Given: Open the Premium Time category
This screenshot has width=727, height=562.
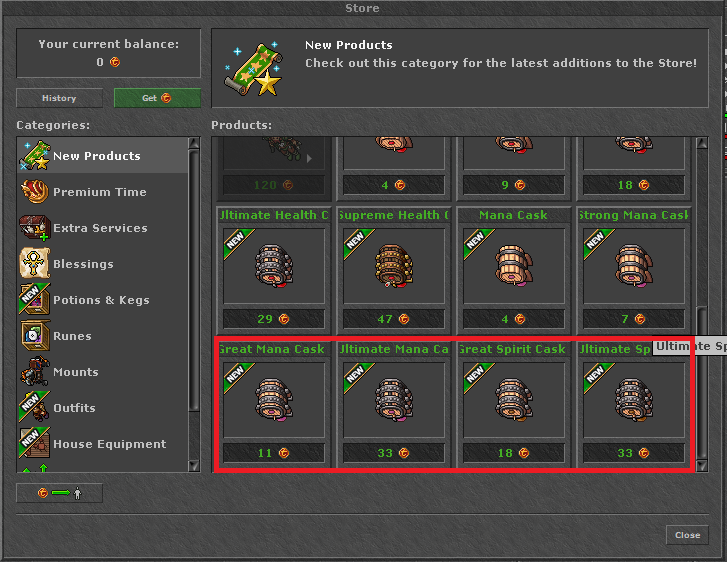Looking at the screenshot, I should 99,192.
